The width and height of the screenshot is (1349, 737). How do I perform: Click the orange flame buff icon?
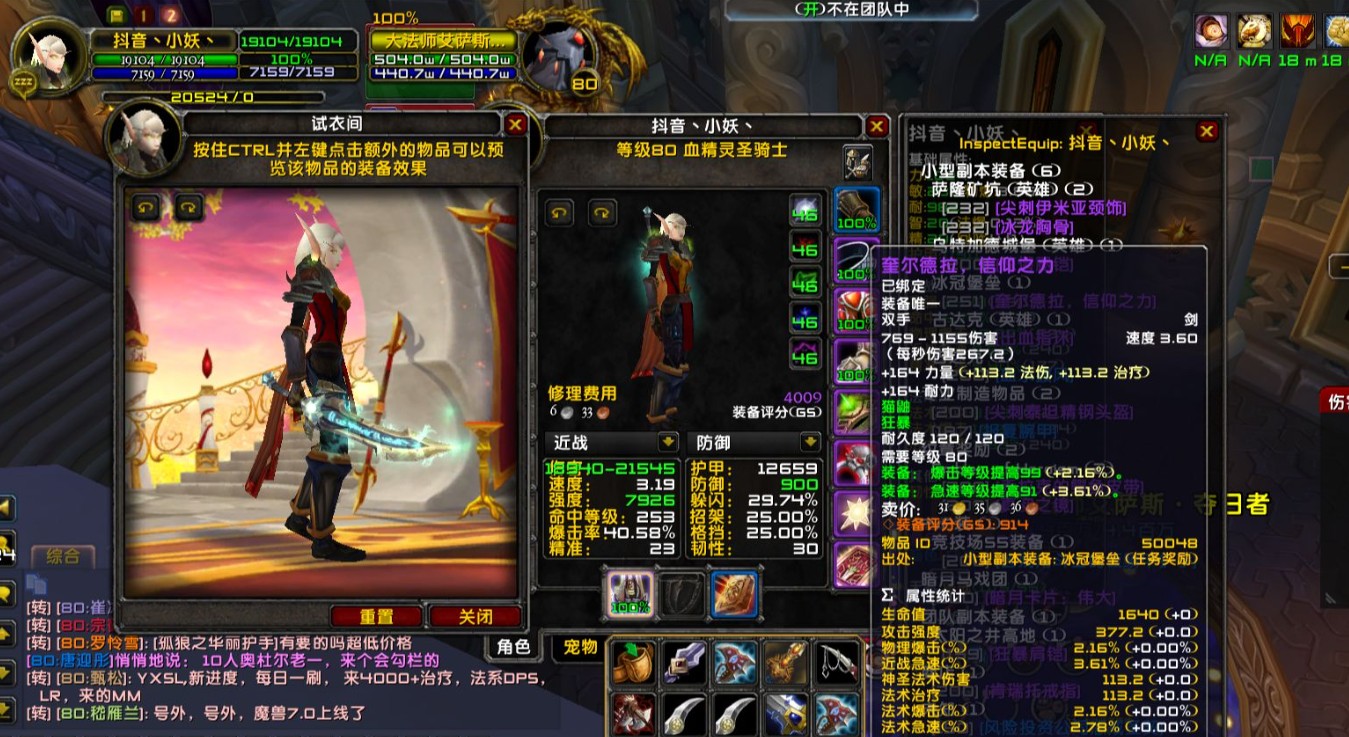pyautogui.click(x=1298, y=32)
